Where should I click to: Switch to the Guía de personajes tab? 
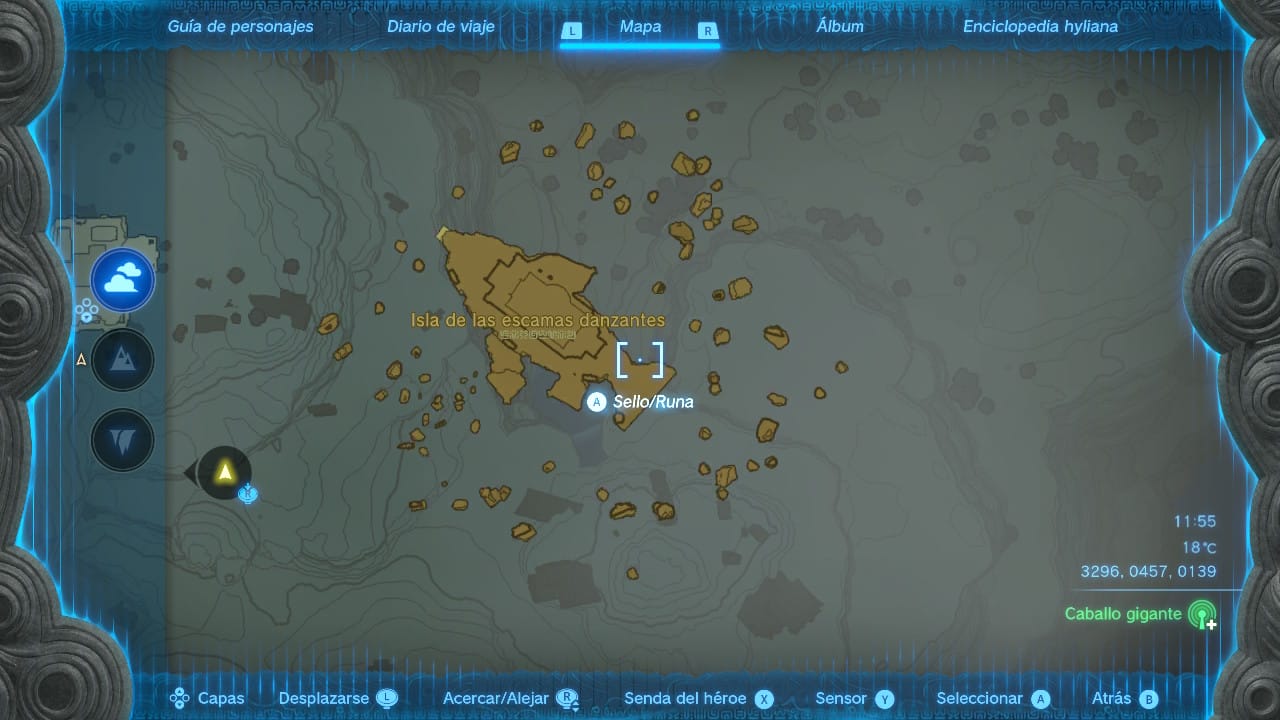click(x=240, y=26)
